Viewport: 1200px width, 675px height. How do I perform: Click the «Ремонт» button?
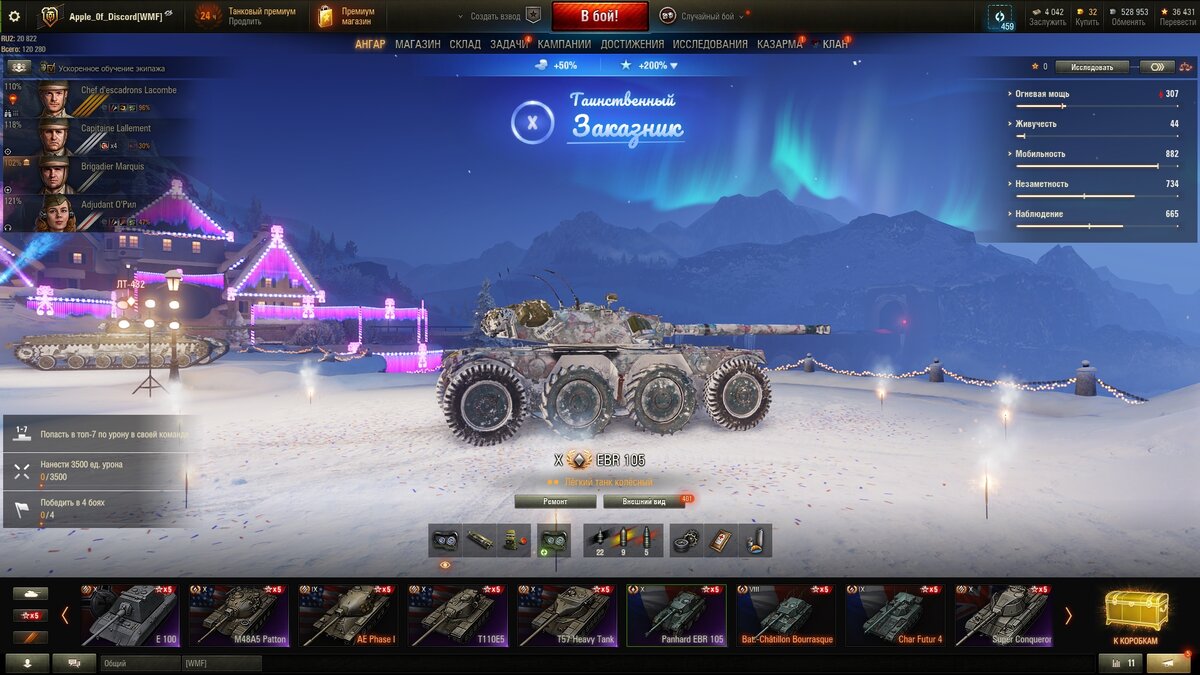click(x=555, y=501)
